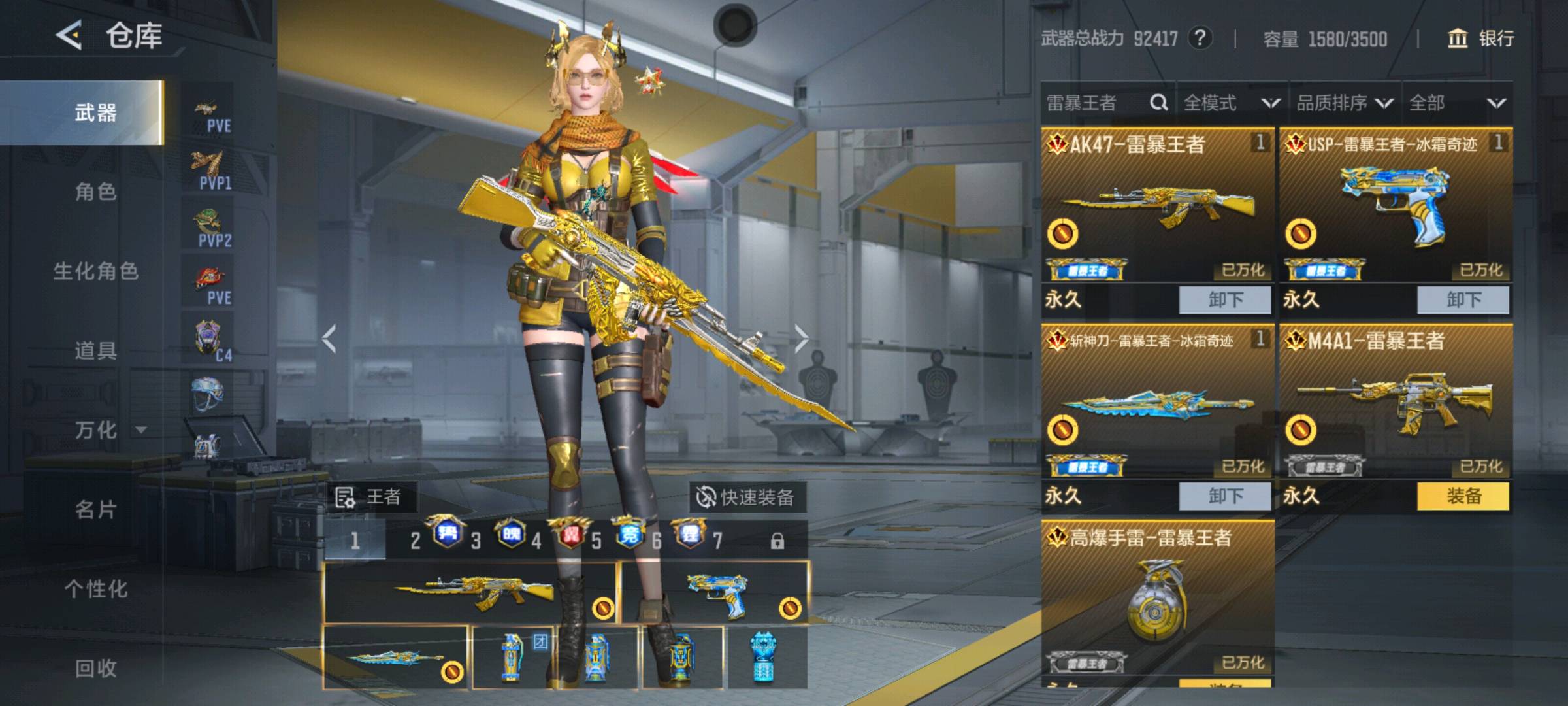Viewport: 1568px width, 706px height.
Task: Select the 道具 items tab
Action: click(95, 350)
